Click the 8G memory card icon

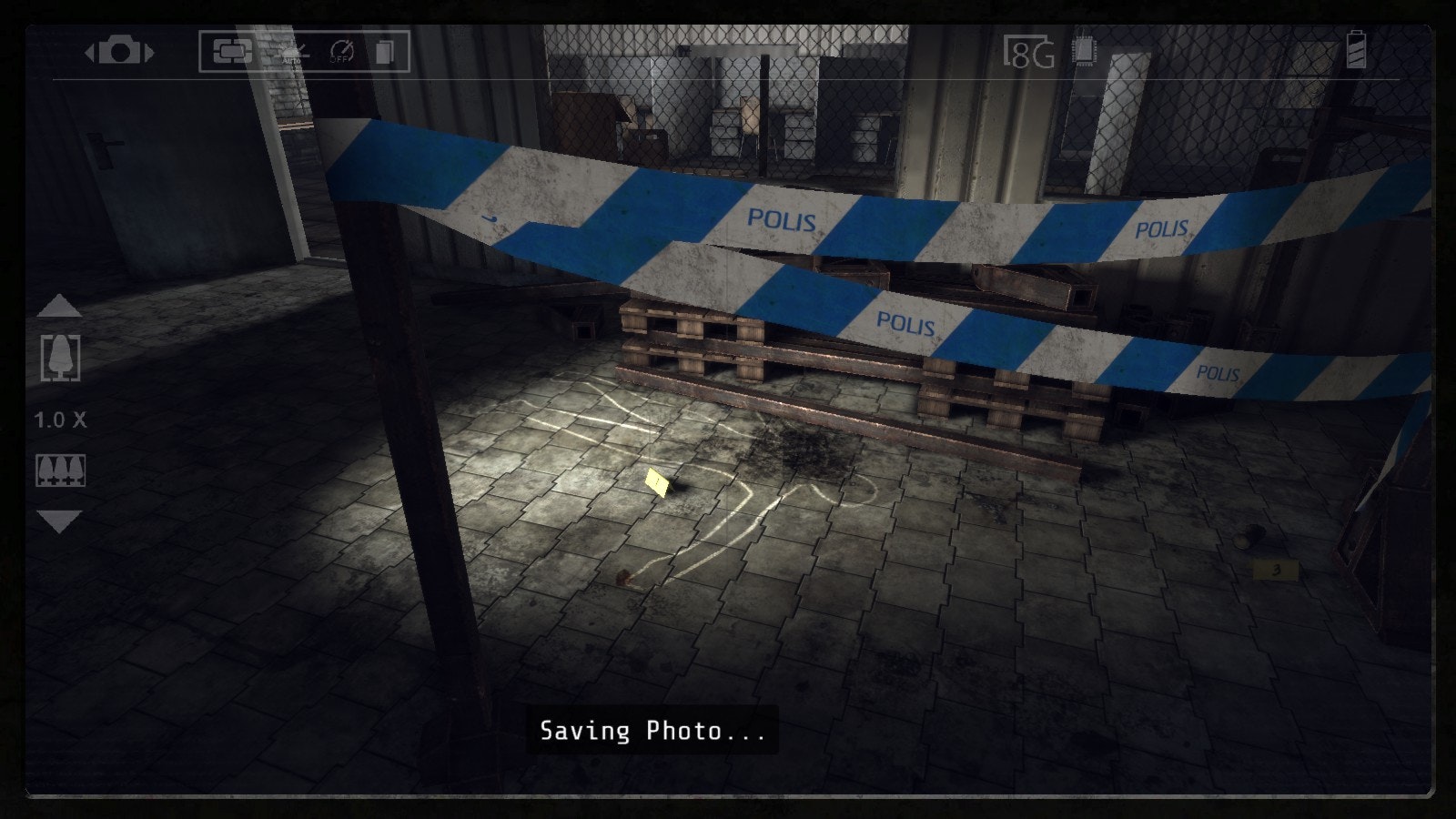(1029, 53)
